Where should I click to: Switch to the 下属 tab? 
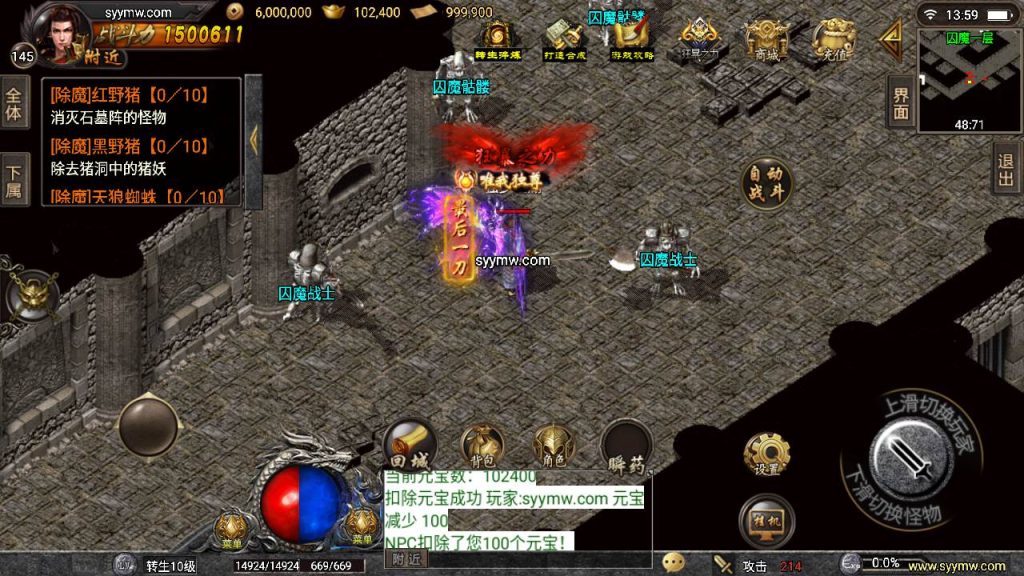14,178
